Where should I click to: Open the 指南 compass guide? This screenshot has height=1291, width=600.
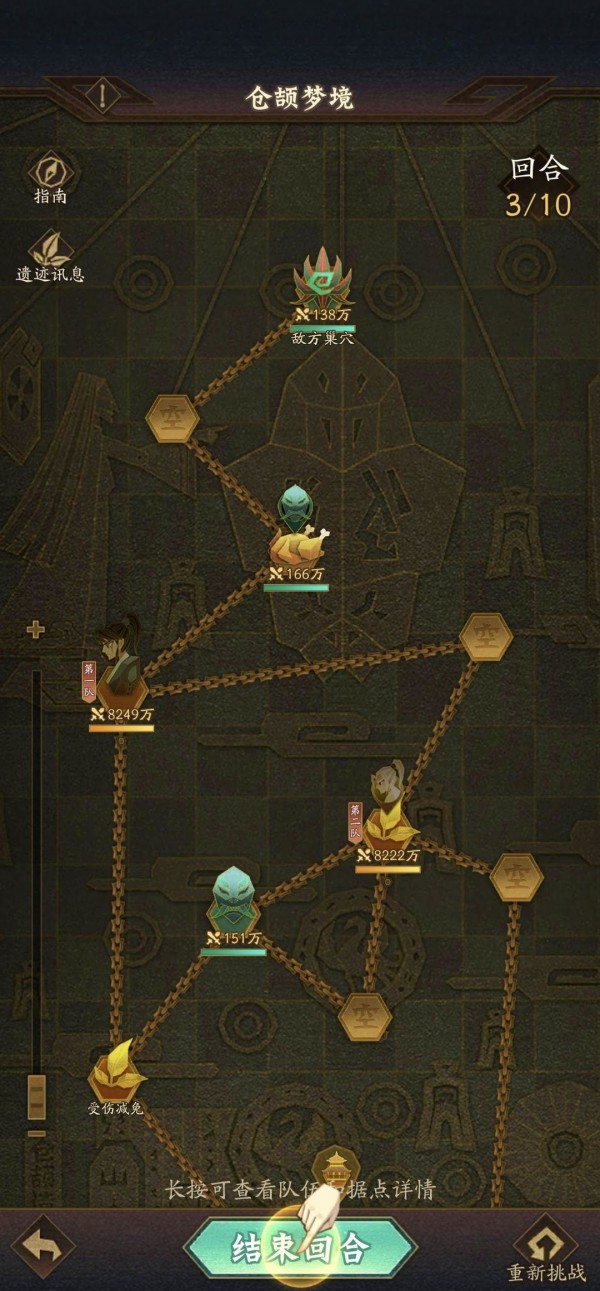50,172
